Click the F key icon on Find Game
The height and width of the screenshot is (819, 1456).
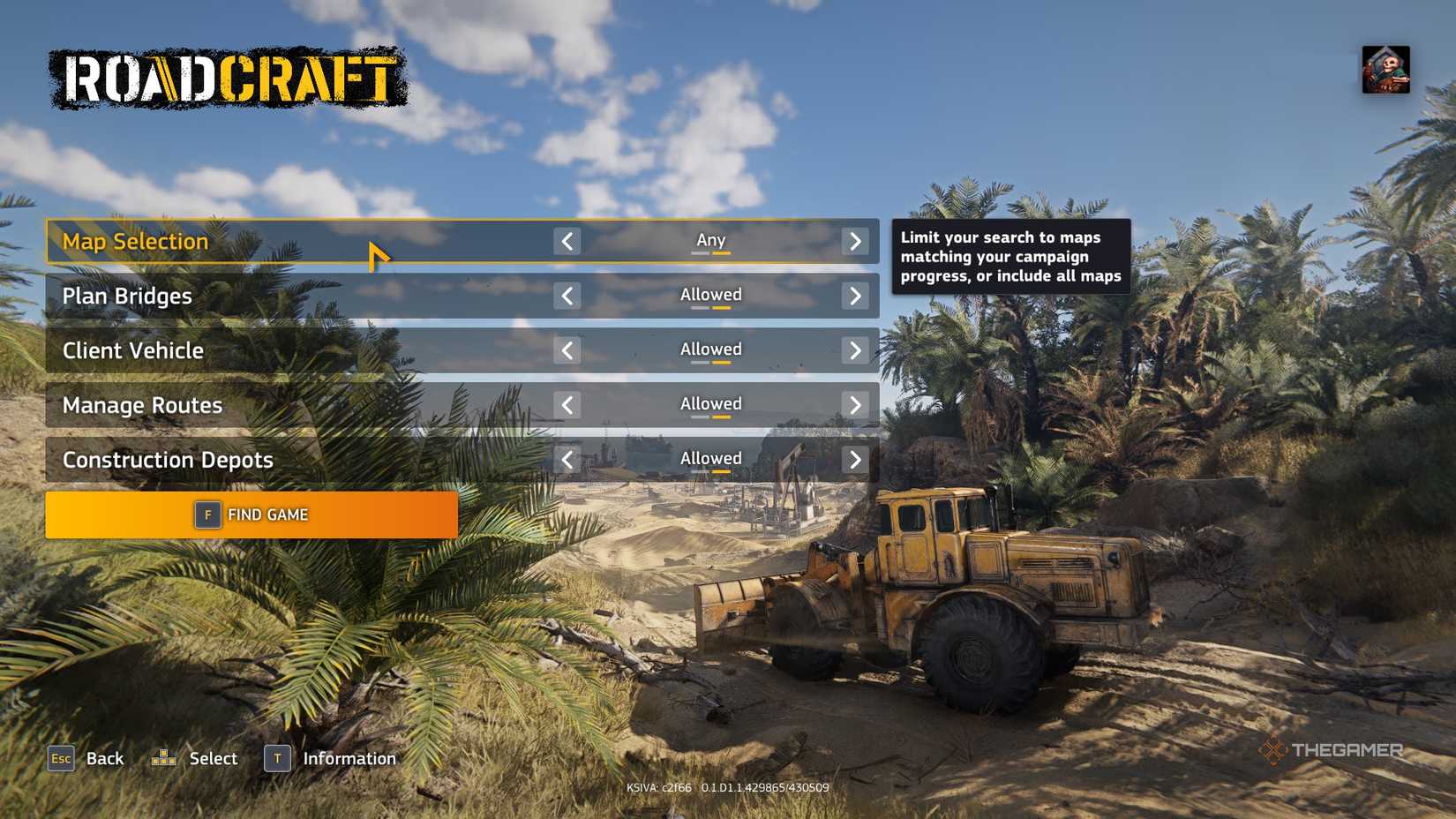(x=206, y=515)
